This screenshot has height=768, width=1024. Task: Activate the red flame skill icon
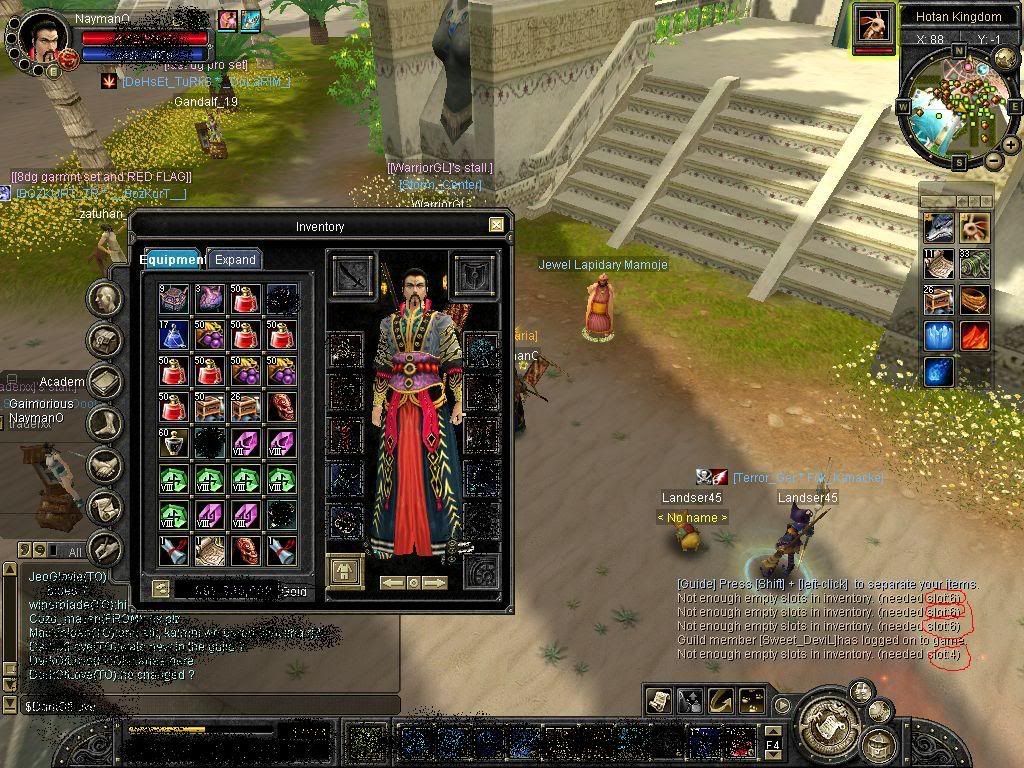975,335
